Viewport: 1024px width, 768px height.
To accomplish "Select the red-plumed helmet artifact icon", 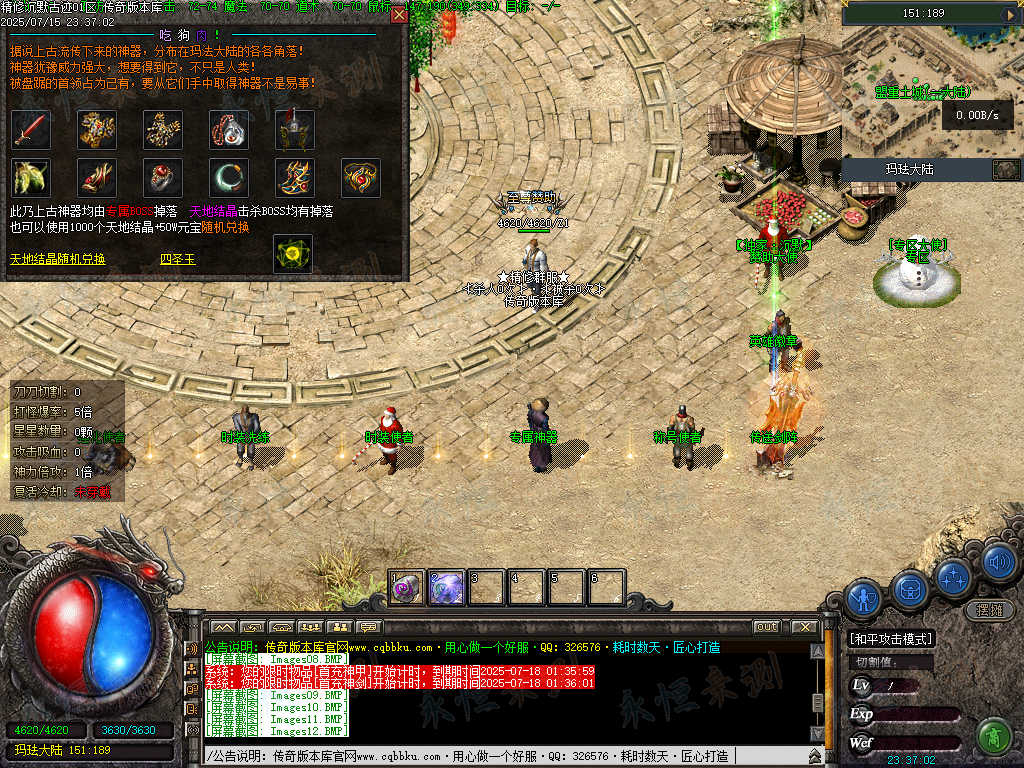I will [x=294, y=129].
